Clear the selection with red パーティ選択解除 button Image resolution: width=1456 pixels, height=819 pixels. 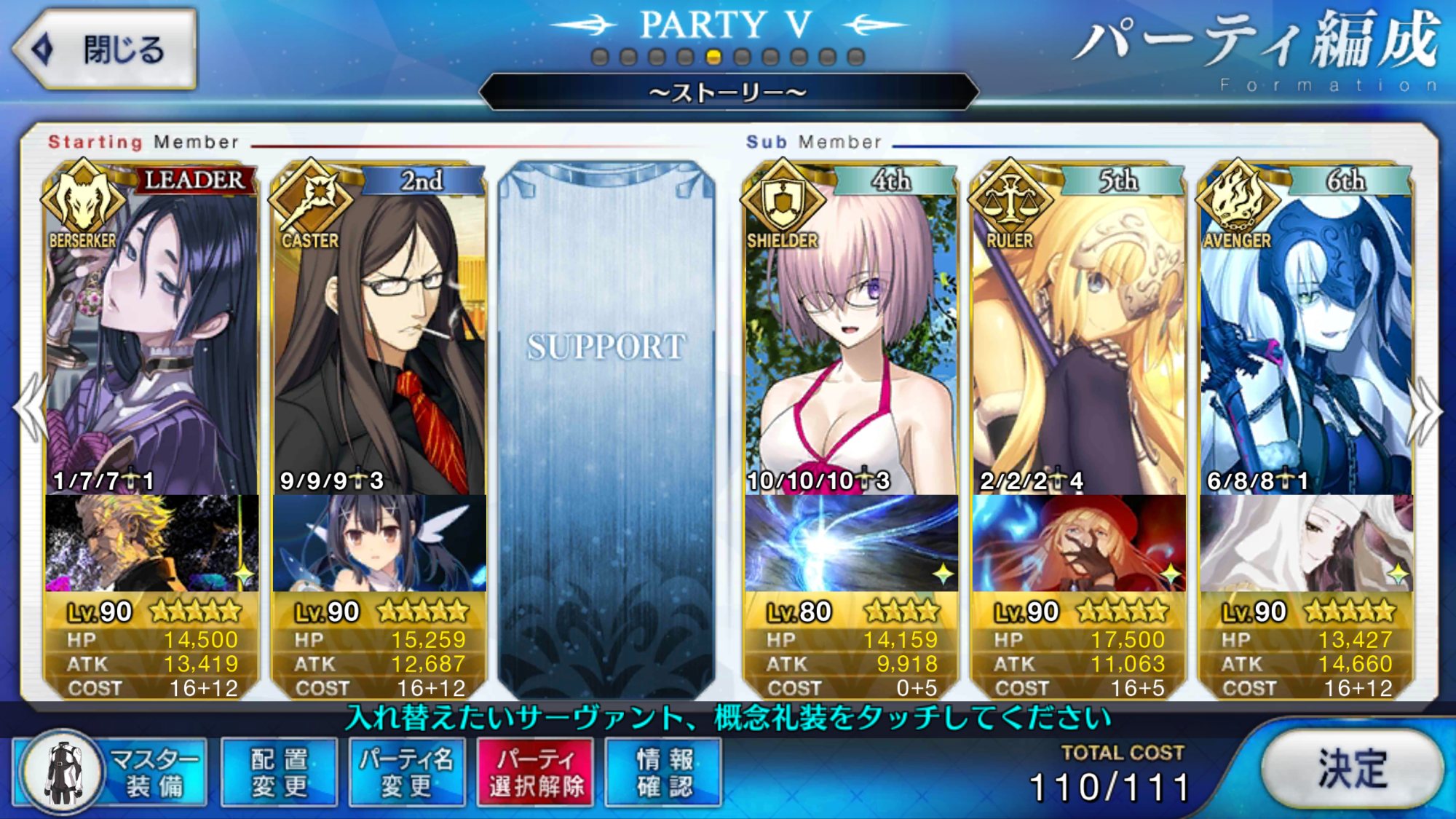536,772
